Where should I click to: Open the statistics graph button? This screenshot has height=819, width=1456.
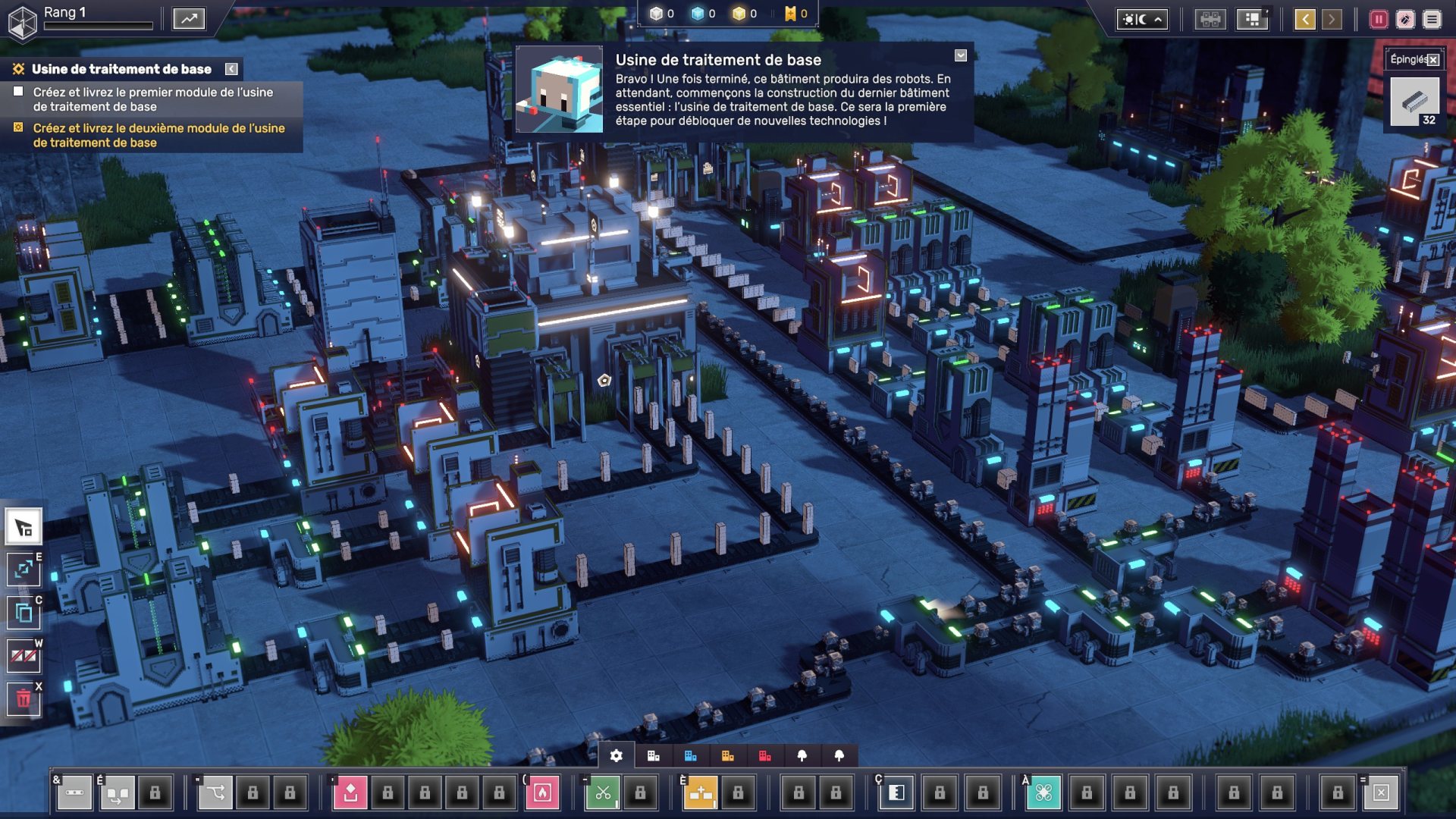[x=189, y=18]
